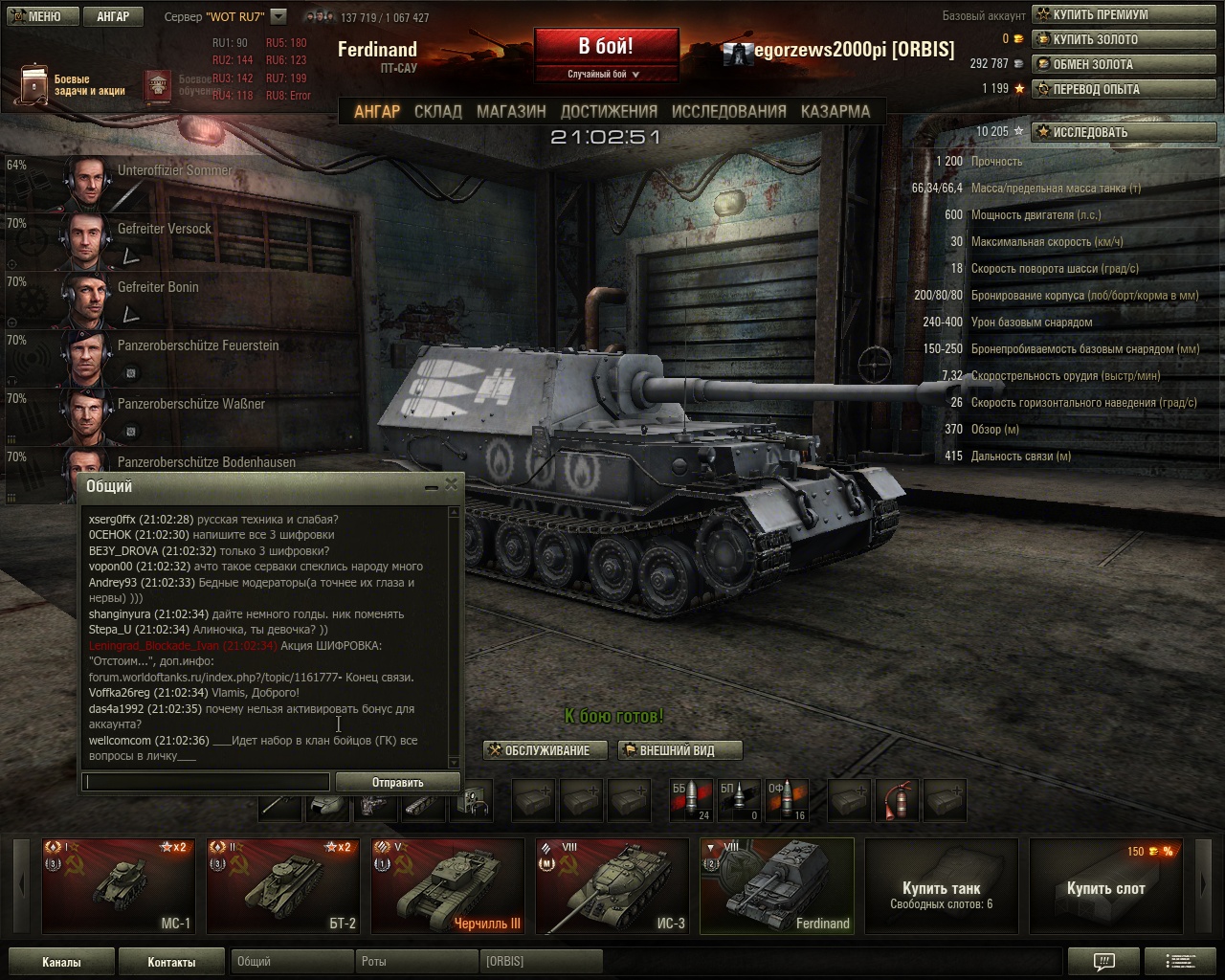Send chat message with Отправить button
Image resolution: width=1225 pixels, height=980 pixels.
397,782
